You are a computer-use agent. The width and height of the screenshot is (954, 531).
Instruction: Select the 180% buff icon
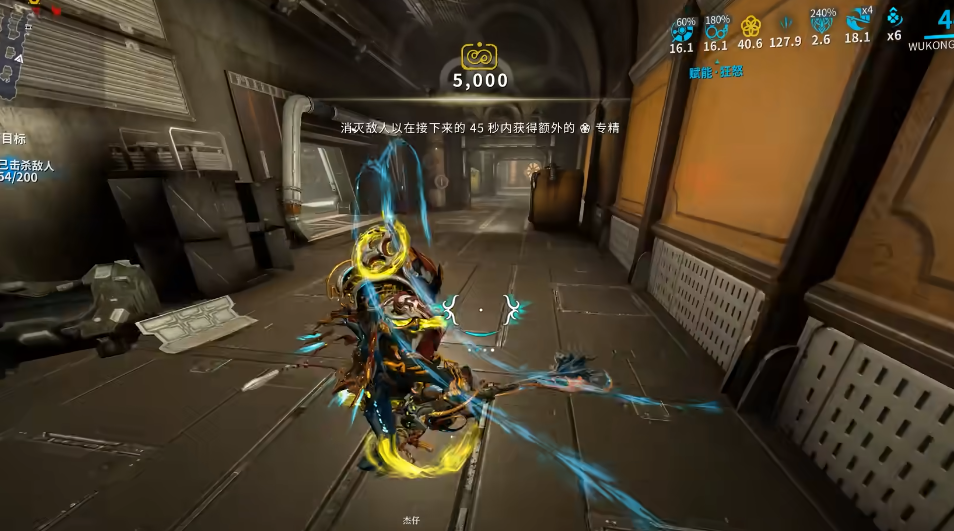click(x=715, y=30)
